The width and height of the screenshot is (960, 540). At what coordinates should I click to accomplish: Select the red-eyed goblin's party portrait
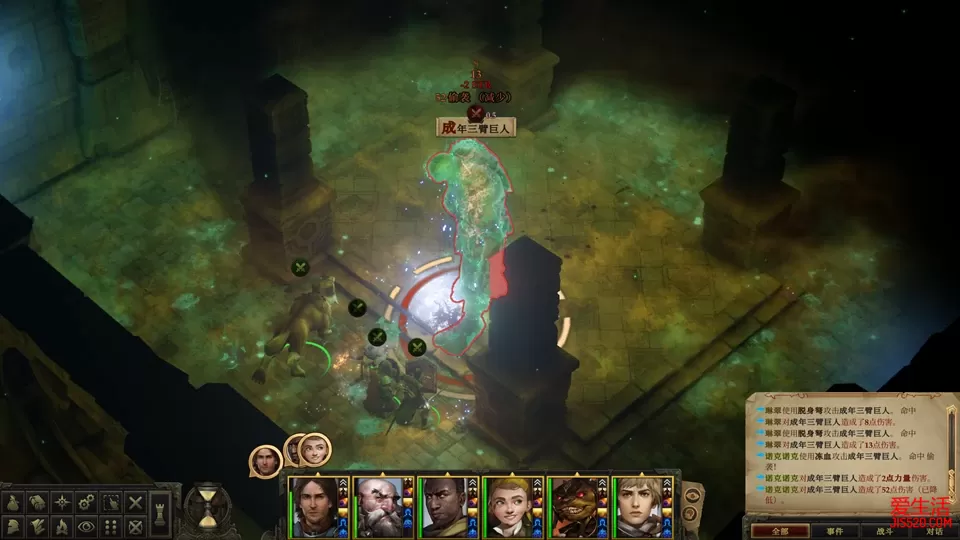[x=575, y=503]
